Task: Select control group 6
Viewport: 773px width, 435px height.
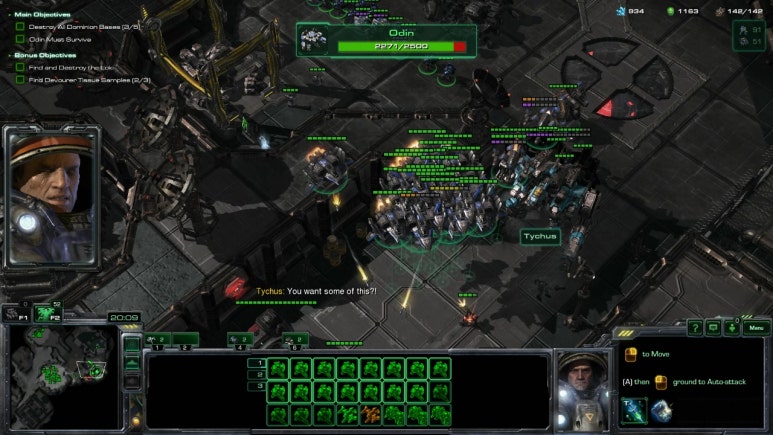Action: (294, 340)
